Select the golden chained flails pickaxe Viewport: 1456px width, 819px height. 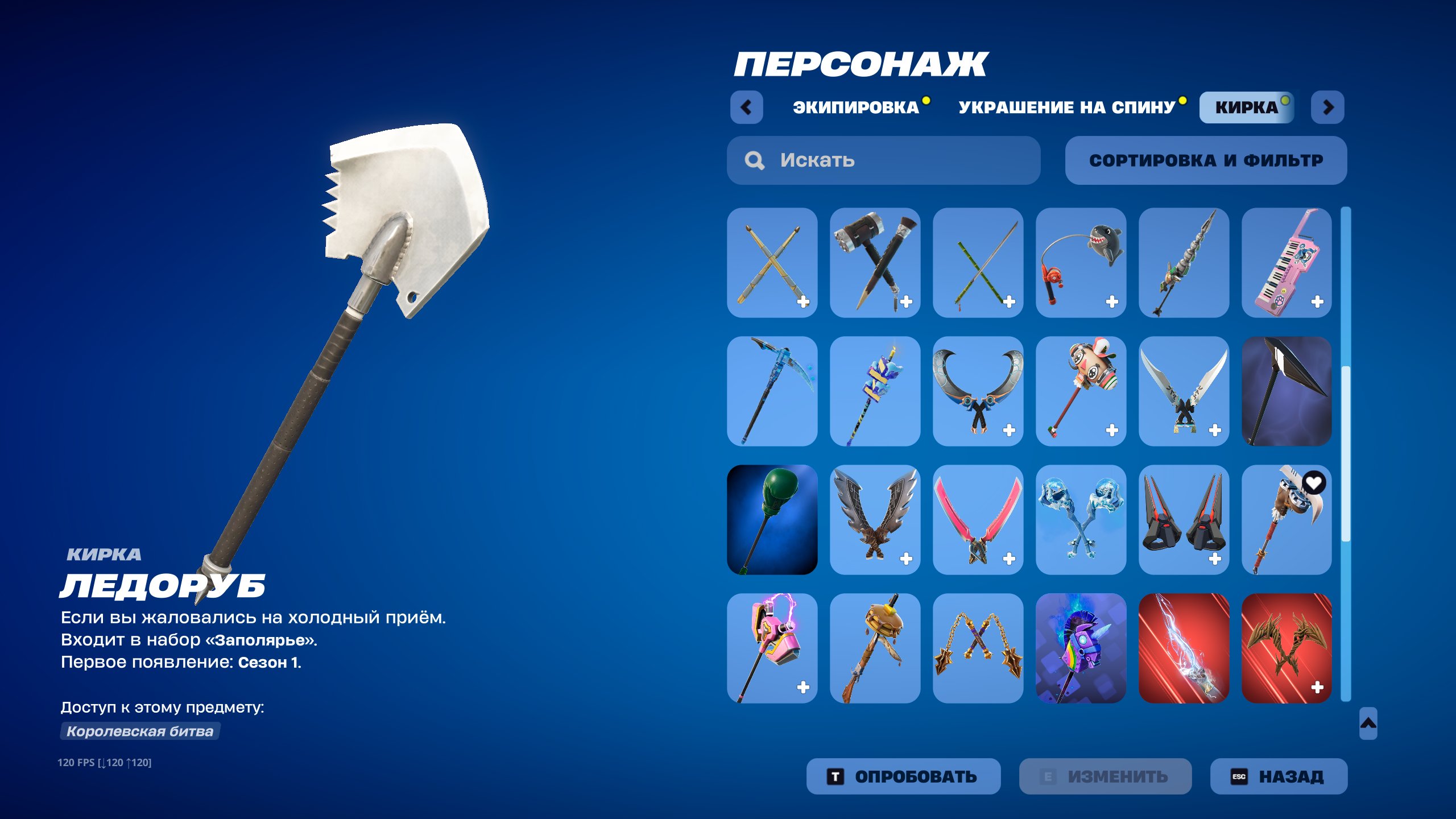click(978, 648)
